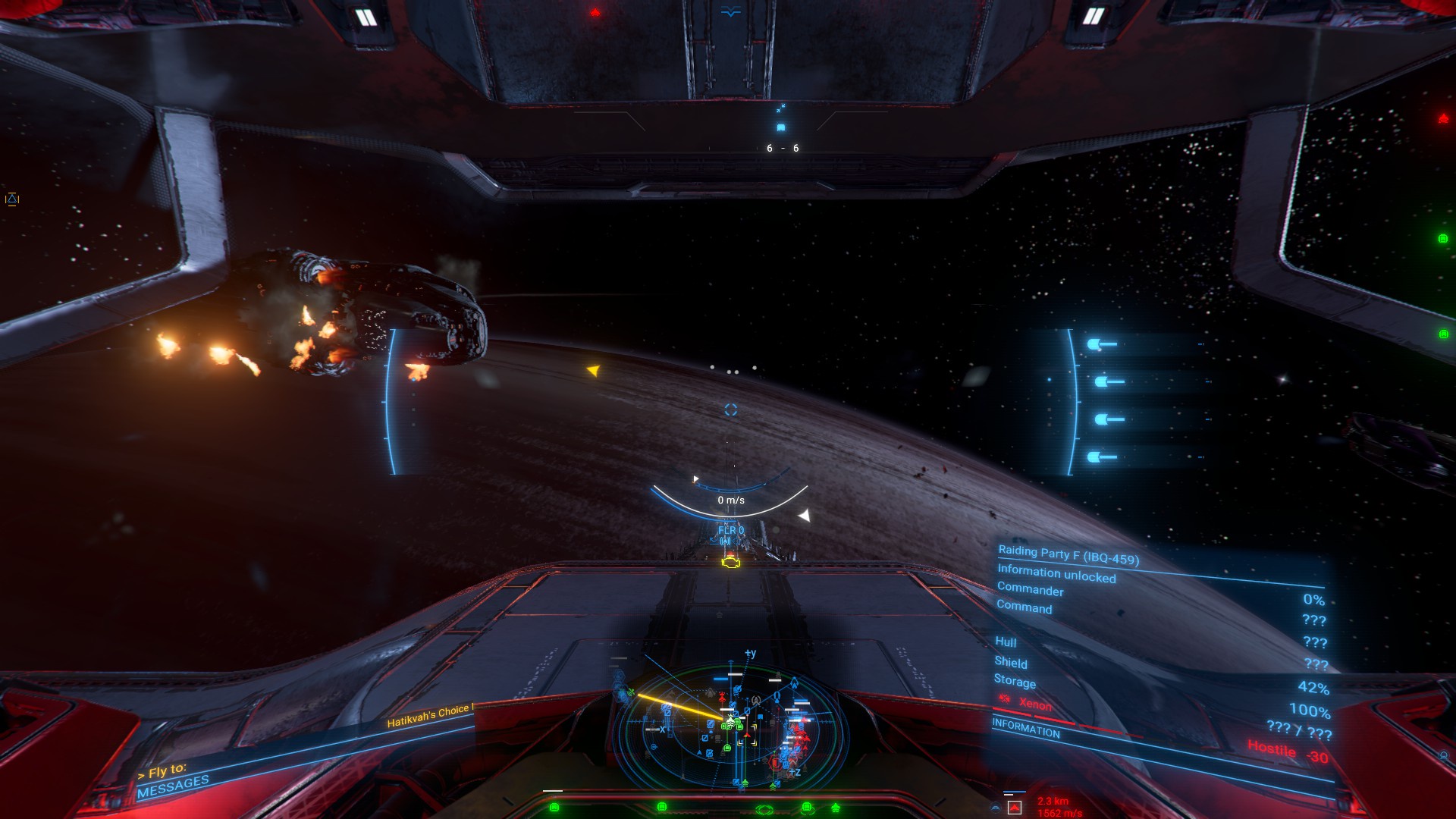Click the blue ship icon above 6 - 6
Viewport: 1456px width, 819px height.
coord(781,127)
